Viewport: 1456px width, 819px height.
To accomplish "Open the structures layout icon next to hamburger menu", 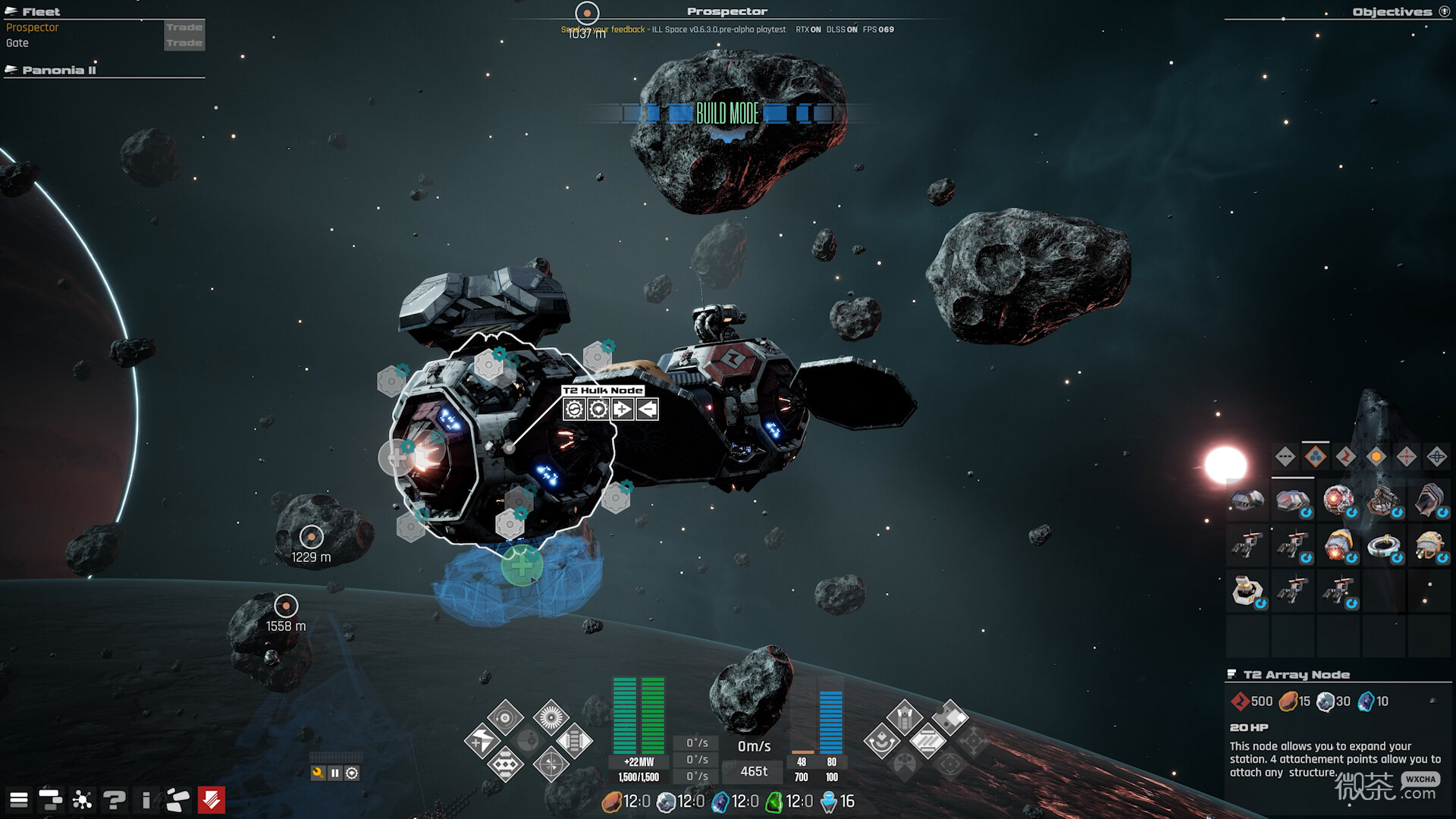I will [x=50, y=799].
